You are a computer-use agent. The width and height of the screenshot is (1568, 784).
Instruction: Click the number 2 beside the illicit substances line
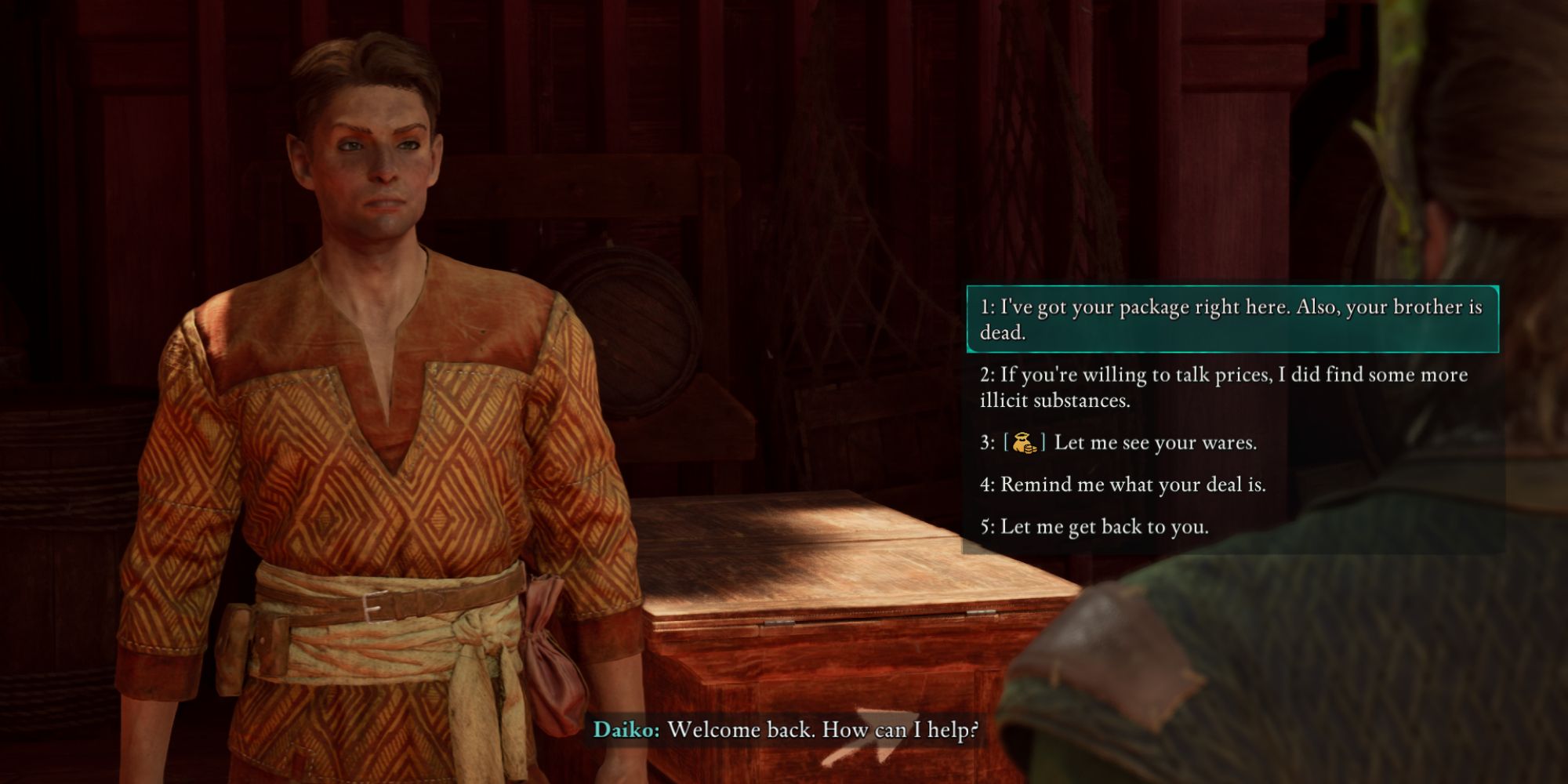(x=986, y=375)
